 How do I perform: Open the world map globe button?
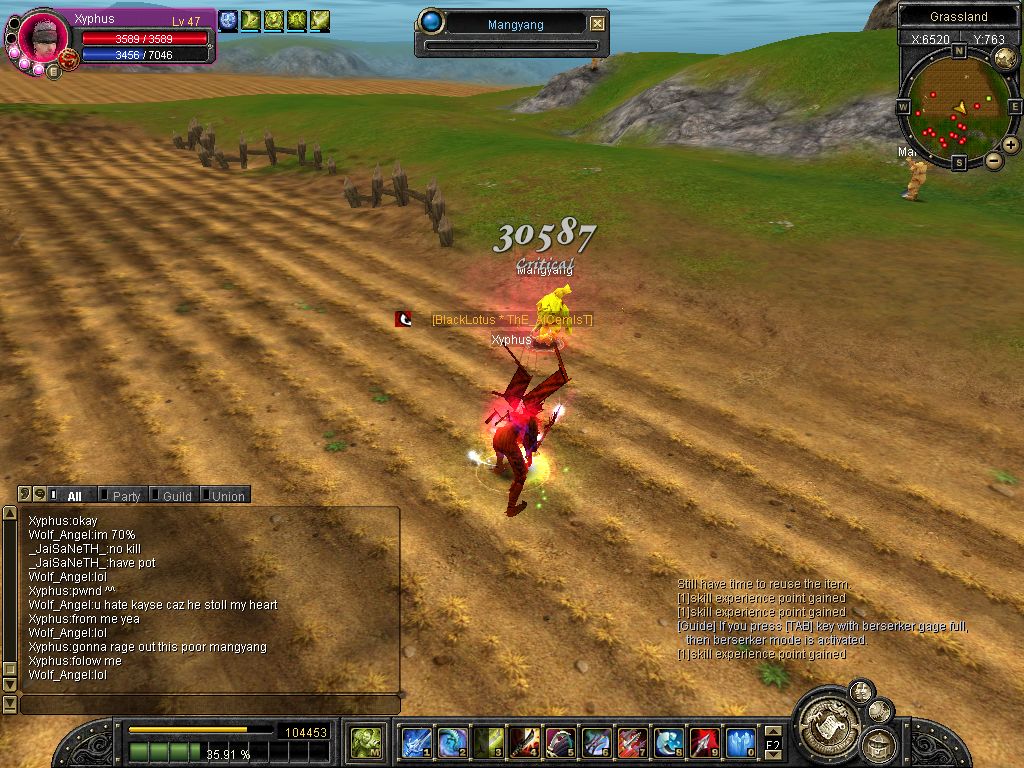tap(1005, 59)
